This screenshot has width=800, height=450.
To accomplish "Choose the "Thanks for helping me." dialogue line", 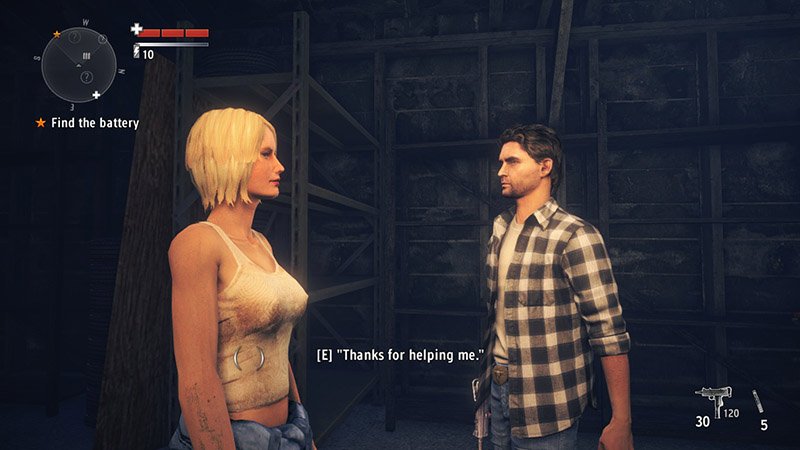I will [400, 356].
